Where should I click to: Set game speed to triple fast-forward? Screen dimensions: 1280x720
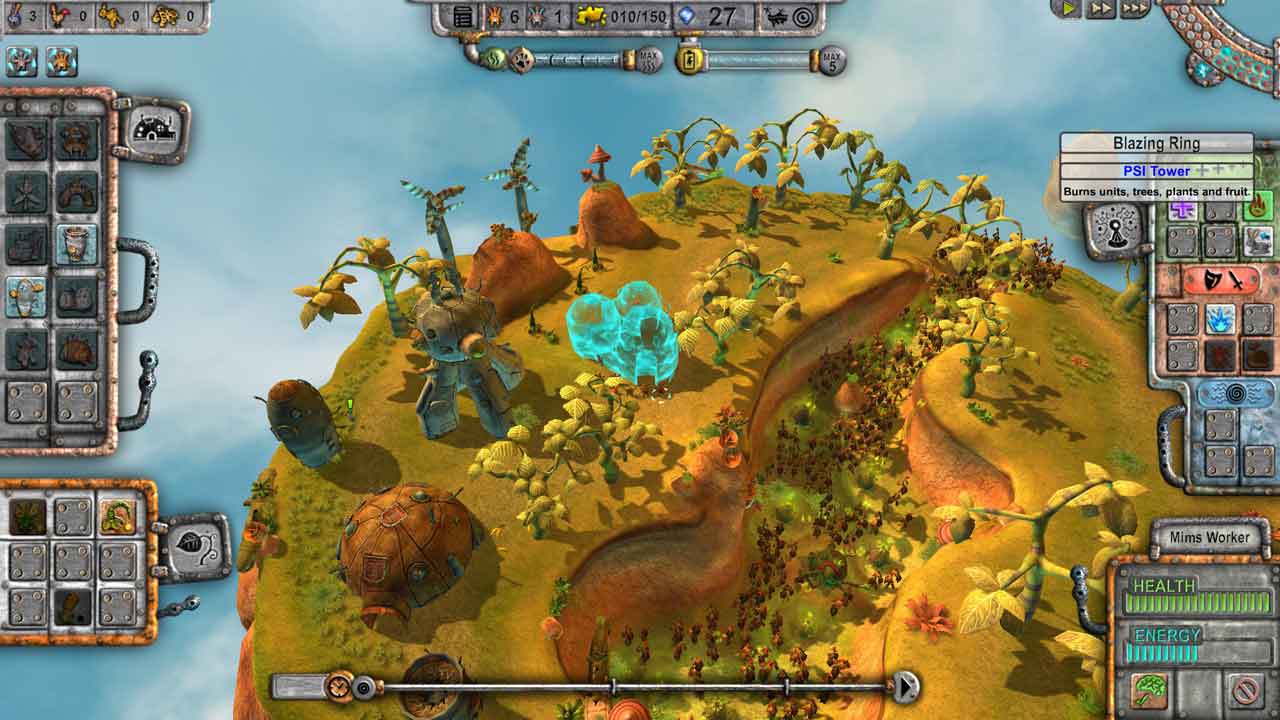[1134, 8]
